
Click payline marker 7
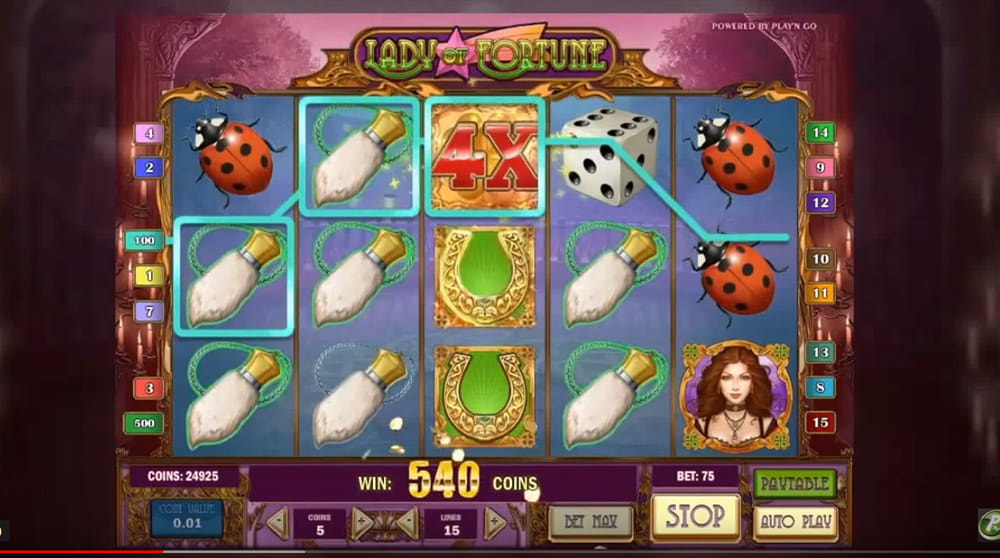coord(149,311)
